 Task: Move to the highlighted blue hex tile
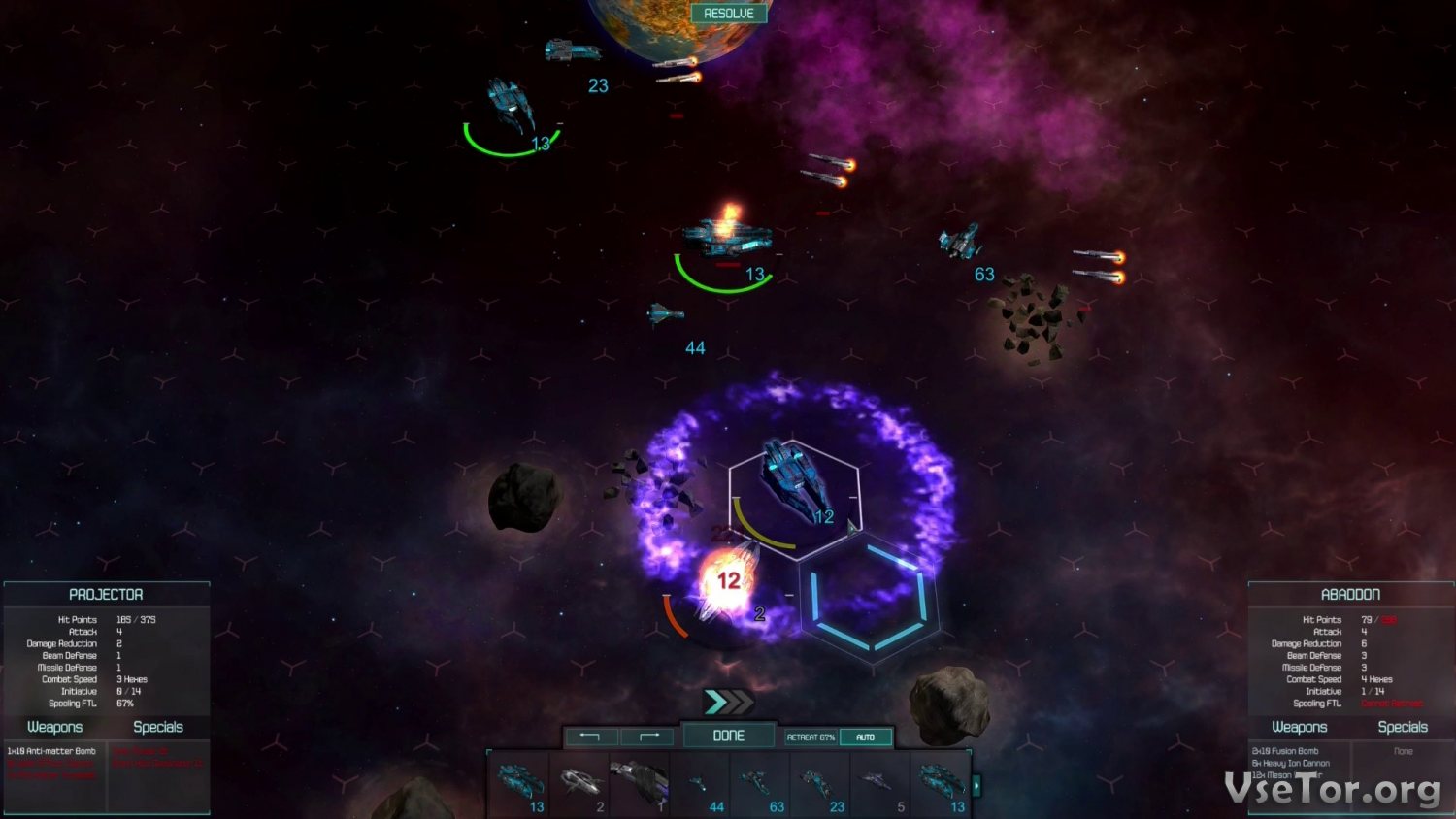[x=869, y=598]
